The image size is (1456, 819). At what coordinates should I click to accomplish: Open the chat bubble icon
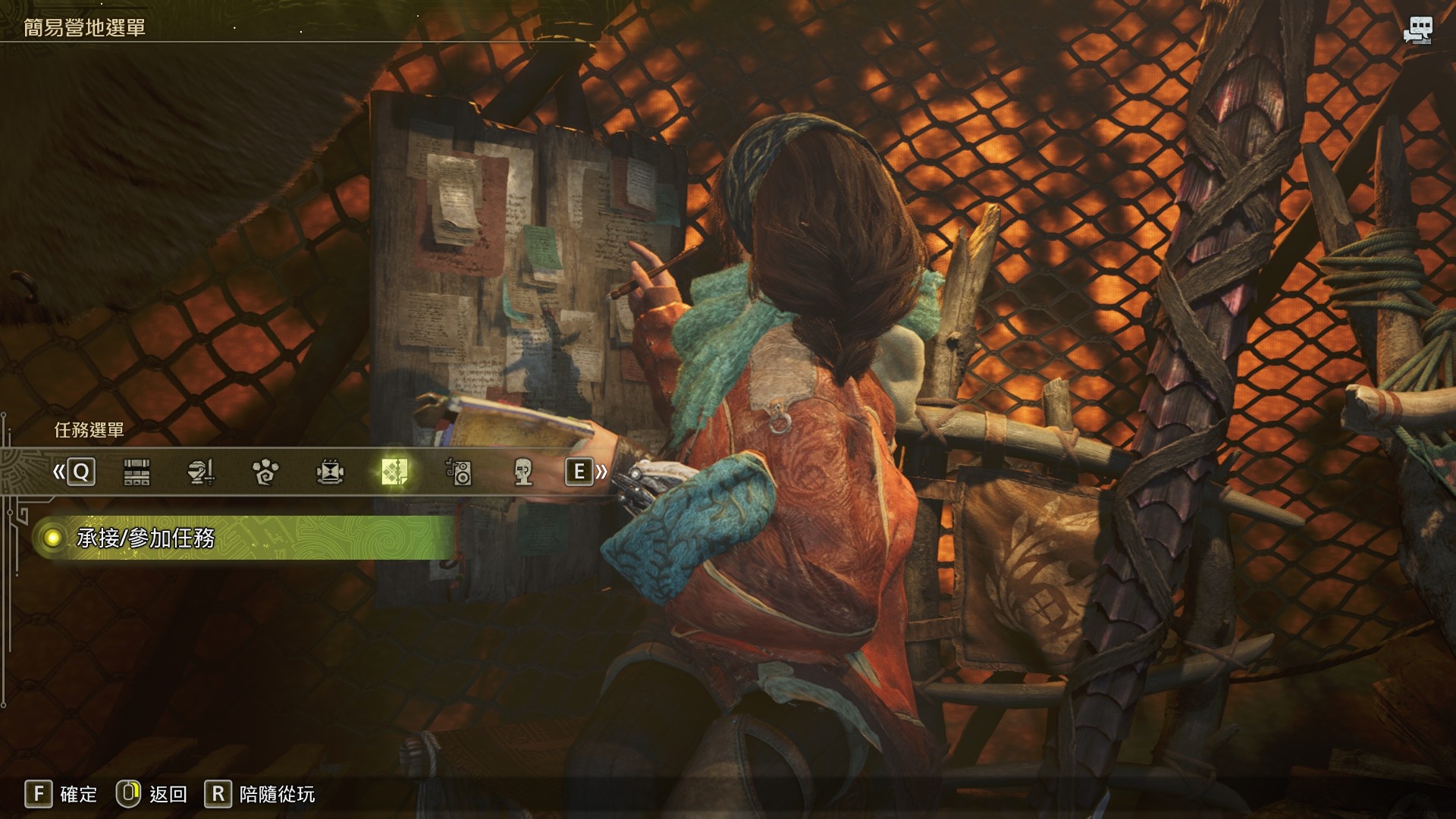coord(1417,31)
